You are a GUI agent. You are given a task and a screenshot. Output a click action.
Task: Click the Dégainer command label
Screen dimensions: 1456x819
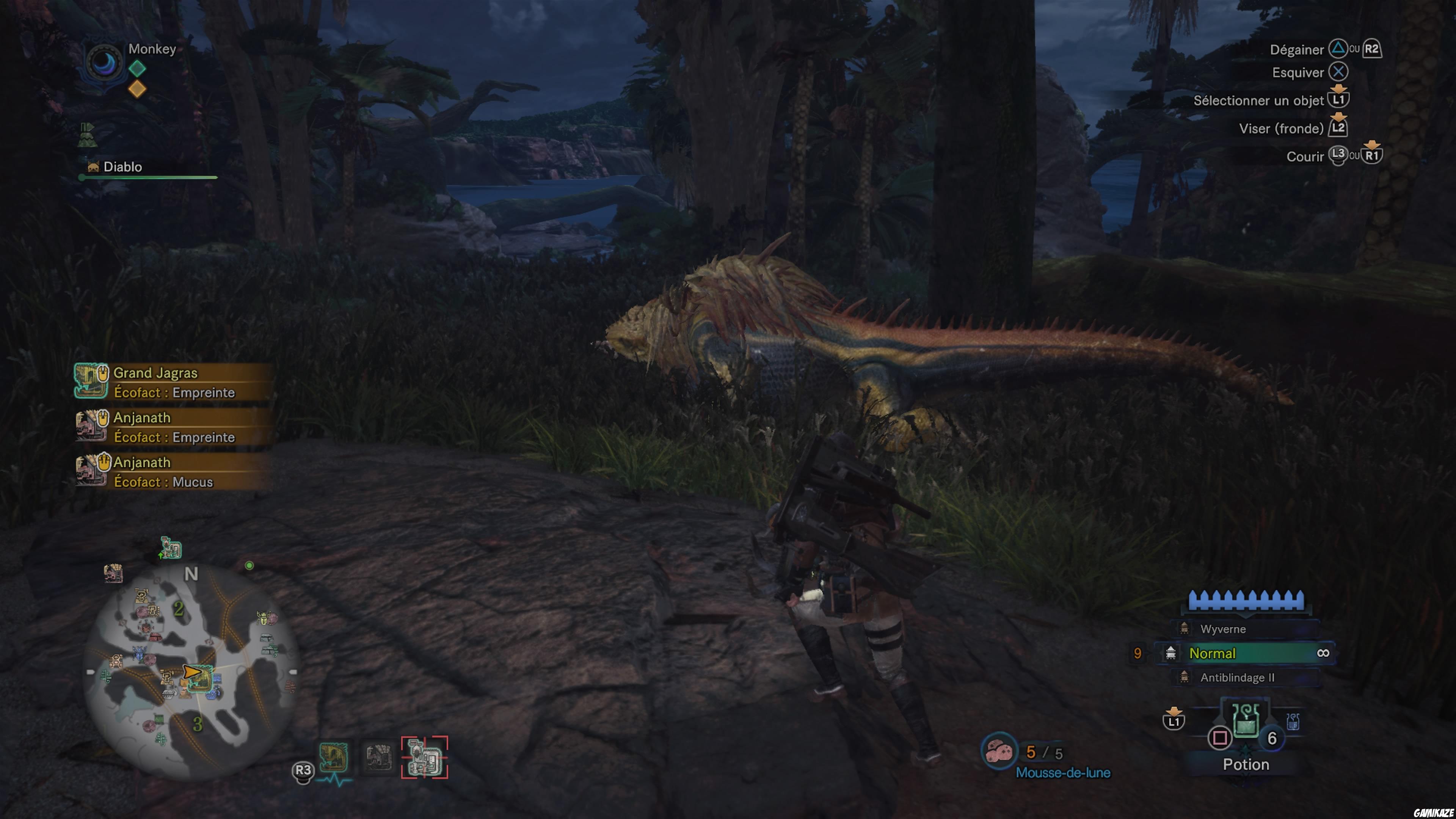1296,50
